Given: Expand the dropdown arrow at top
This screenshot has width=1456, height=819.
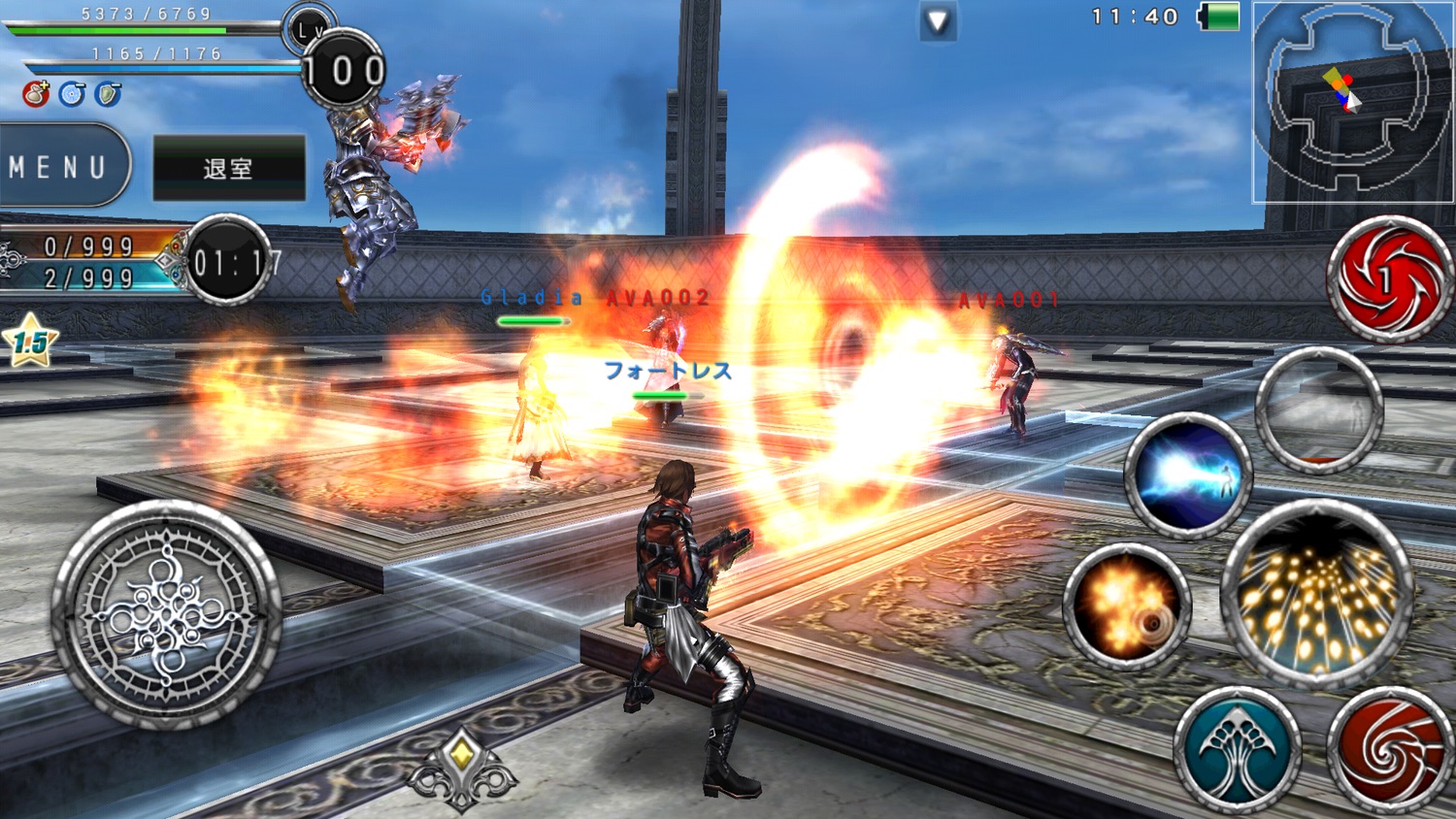Looking at the screenshot, I should (x=938, y=21).
